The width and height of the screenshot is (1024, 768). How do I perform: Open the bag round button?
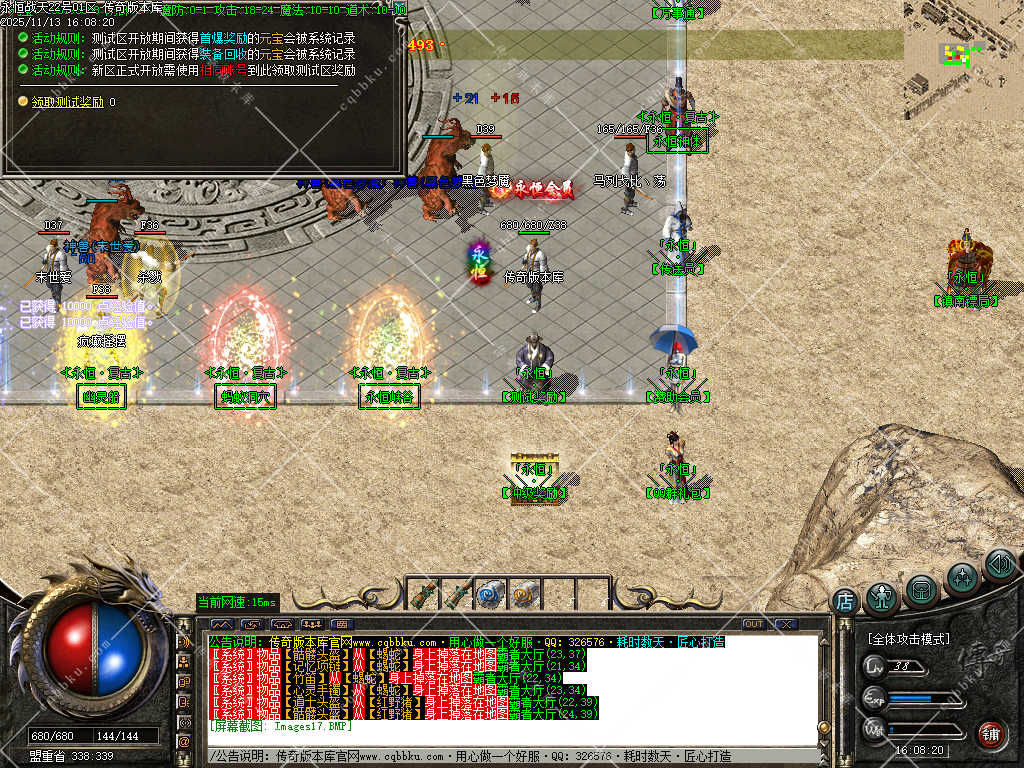click(x=922, y=590)
